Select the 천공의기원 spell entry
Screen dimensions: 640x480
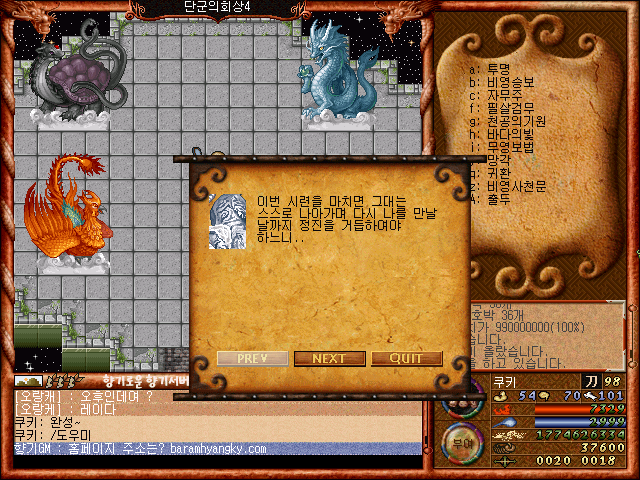pos(513,122)
